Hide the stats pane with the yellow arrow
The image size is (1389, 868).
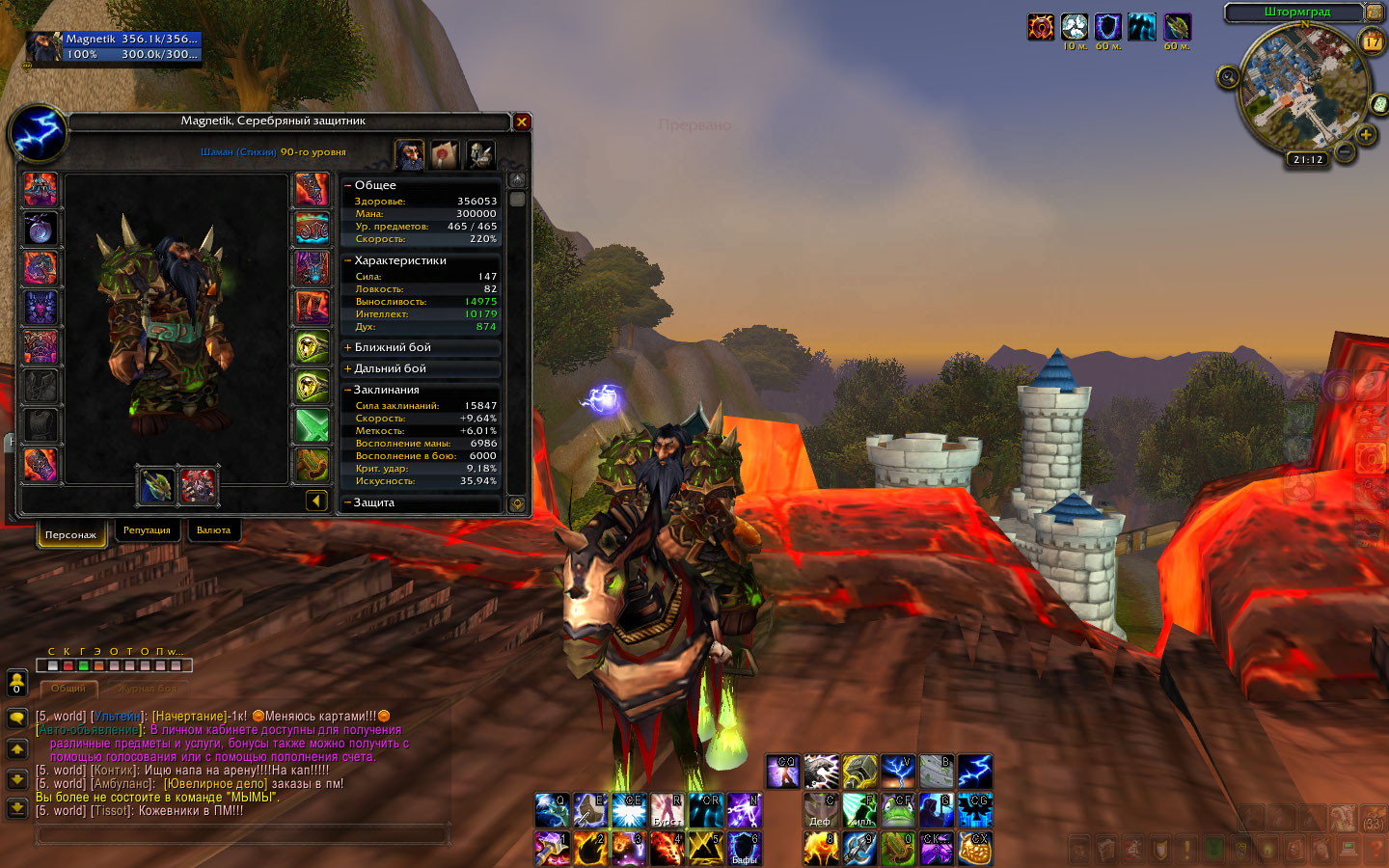coord(316,500)
